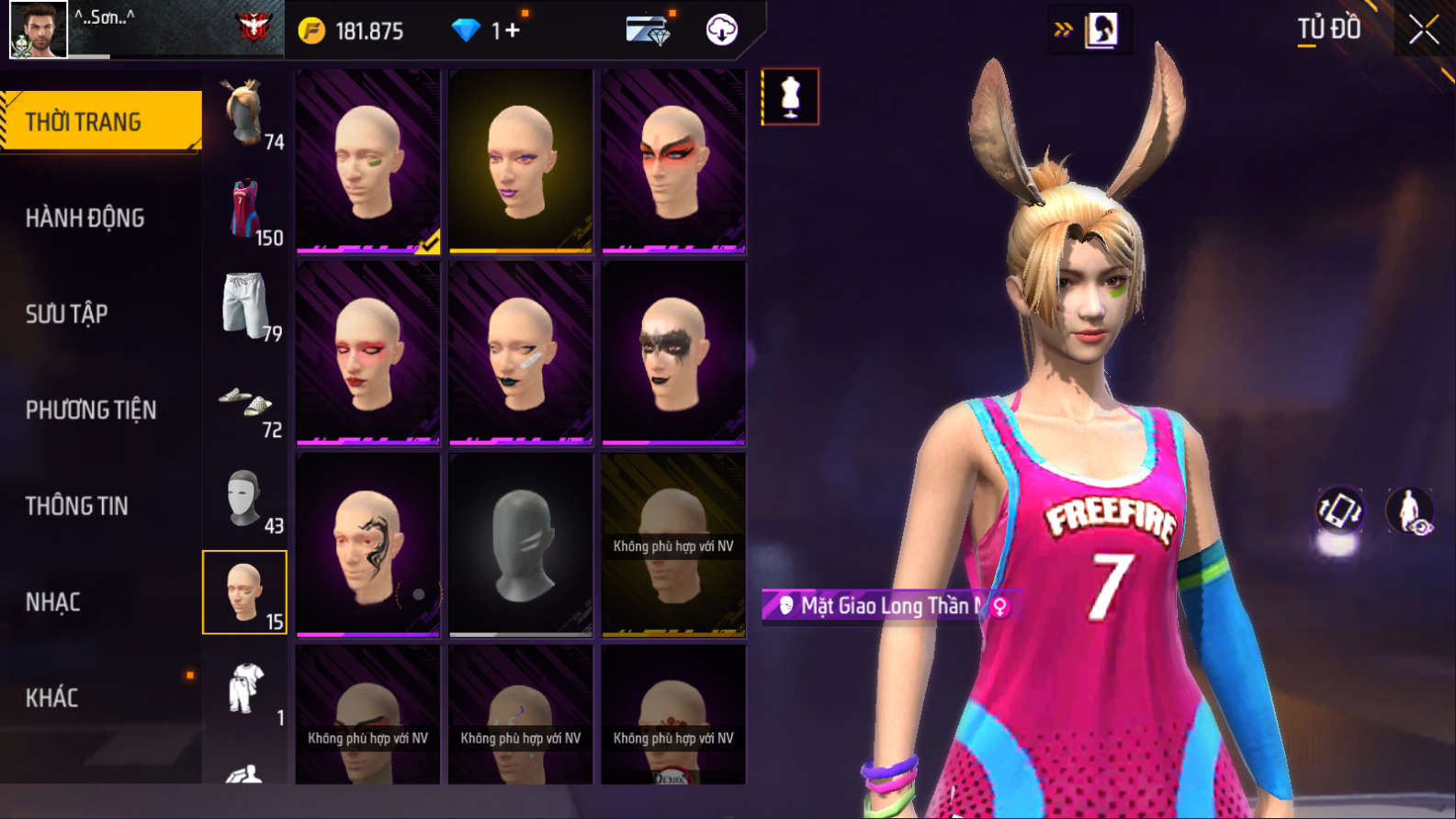Image resolution: width=1456 pixels, height=819 pixels.
Task: Click the mannequin outfit icon
Action: tap(790, 96)
